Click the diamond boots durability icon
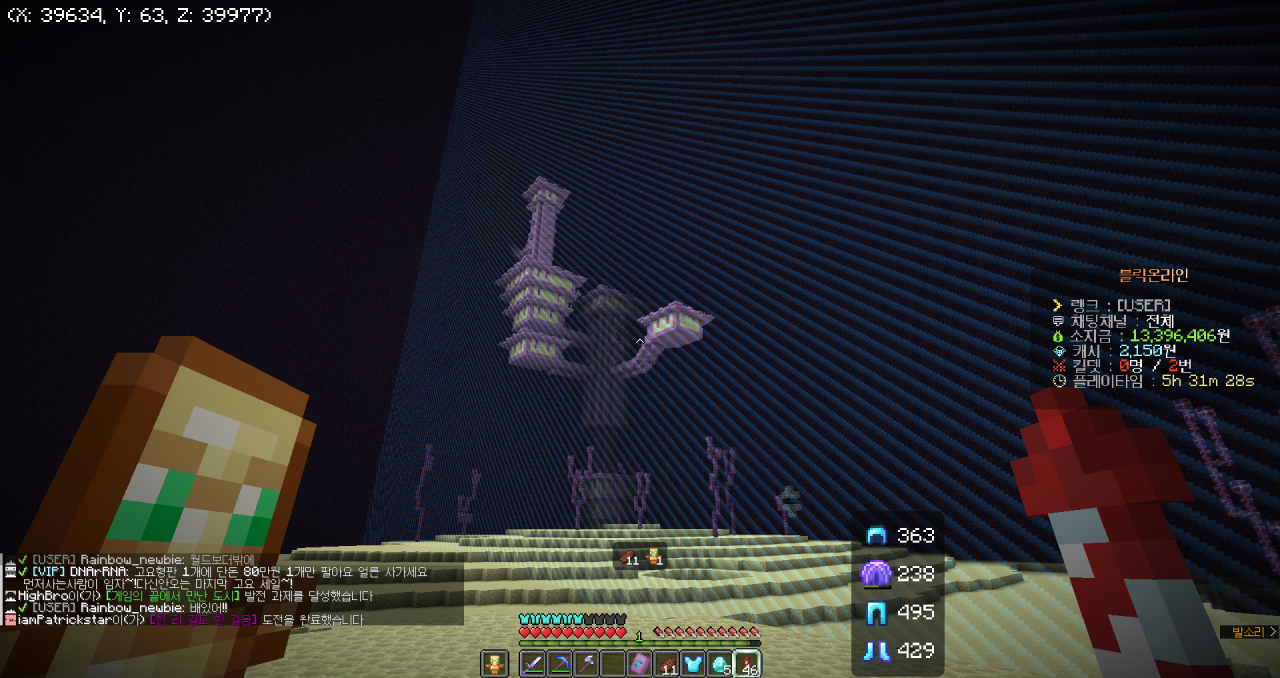 pyautogui.click(x=877, y=650)
